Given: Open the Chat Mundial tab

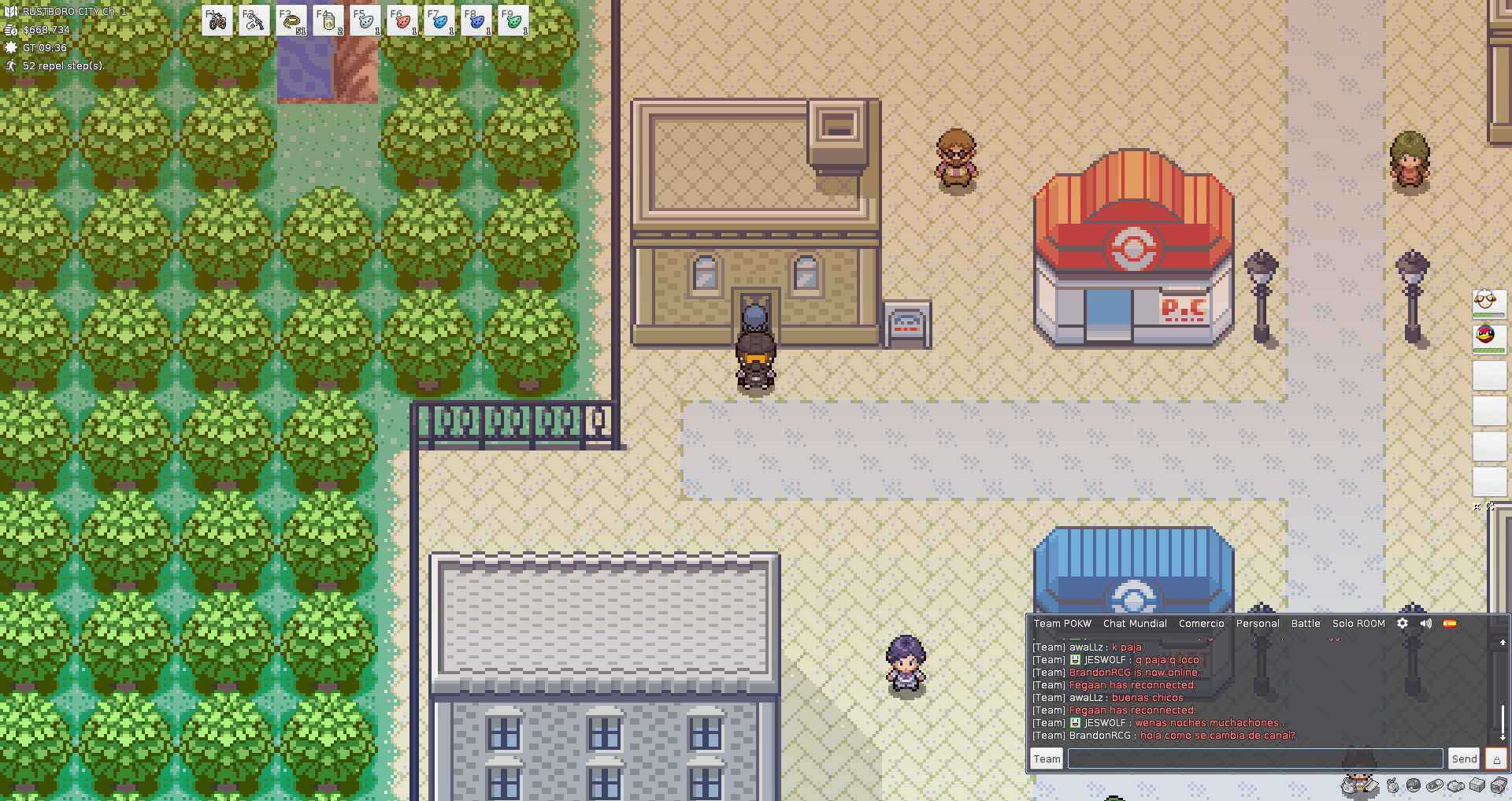Looking at the screenshot, I should point(1135,624).
